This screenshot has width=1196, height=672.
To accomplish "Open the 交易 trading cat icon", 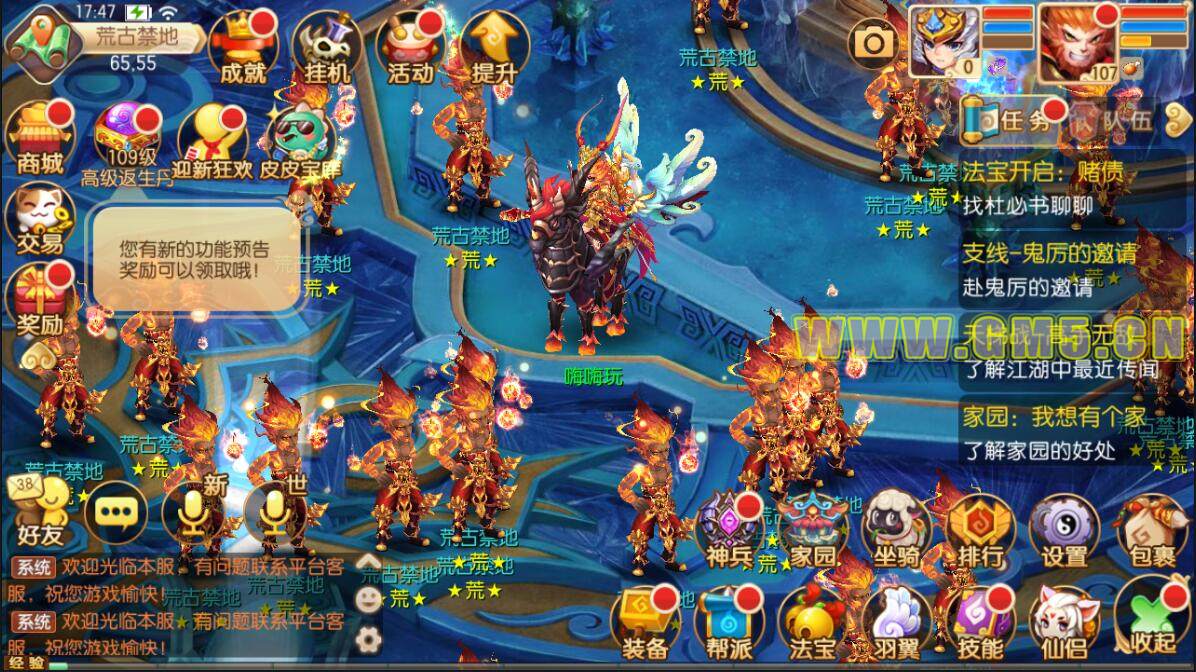I will [38, 218].
